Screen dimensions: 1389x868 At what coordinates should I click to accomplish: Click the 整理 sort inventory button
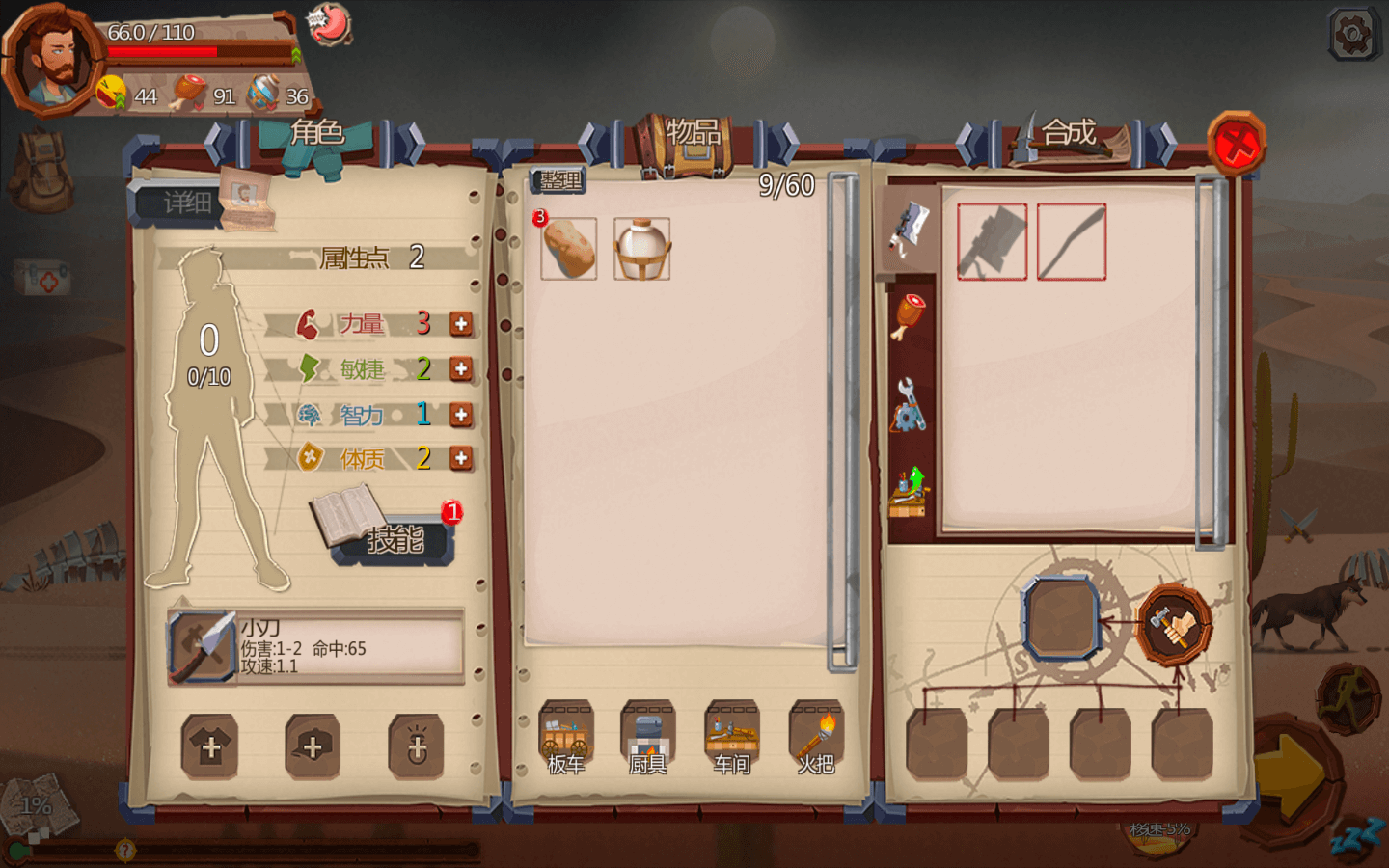[x=558, y=180]
